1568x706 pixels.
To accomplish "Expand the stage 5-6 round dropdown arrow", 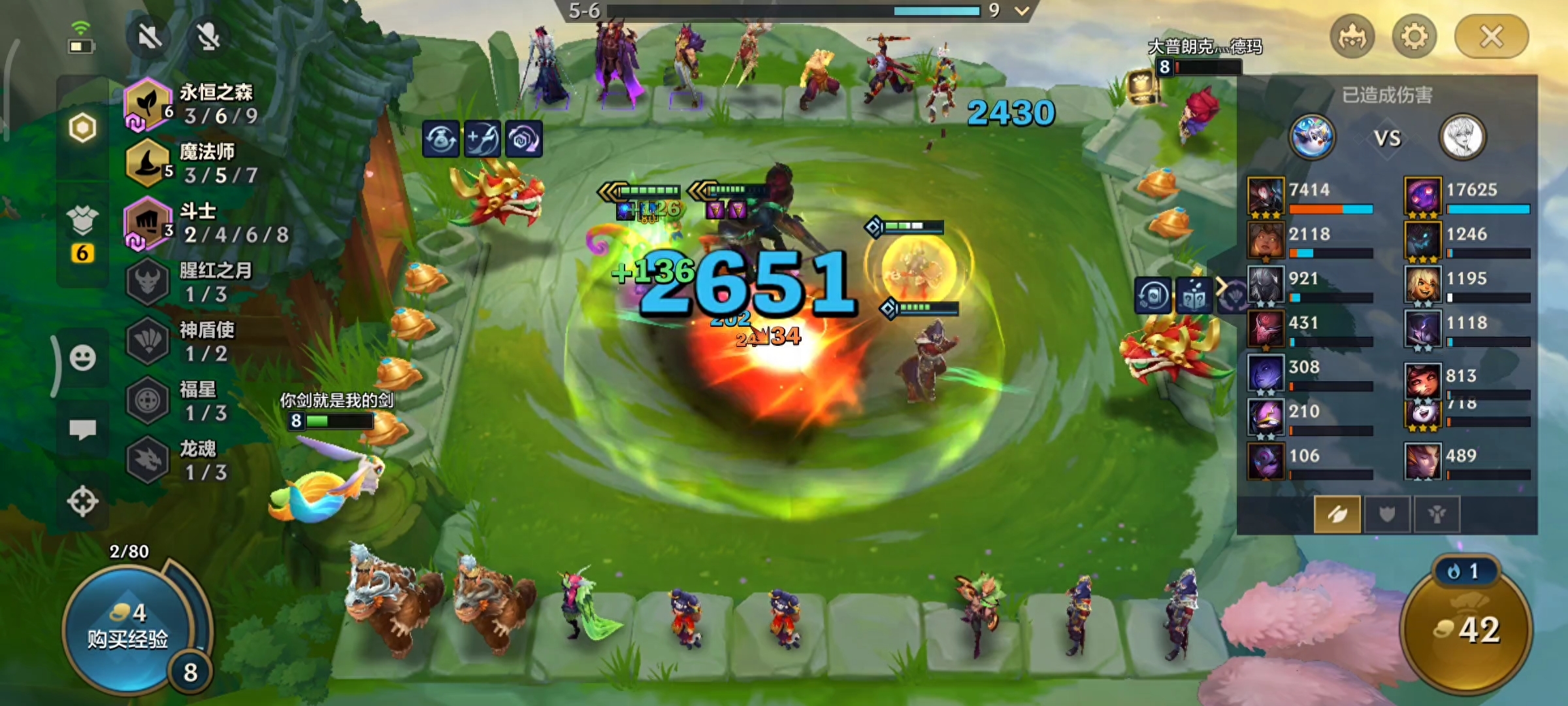I will point(1022,11).
